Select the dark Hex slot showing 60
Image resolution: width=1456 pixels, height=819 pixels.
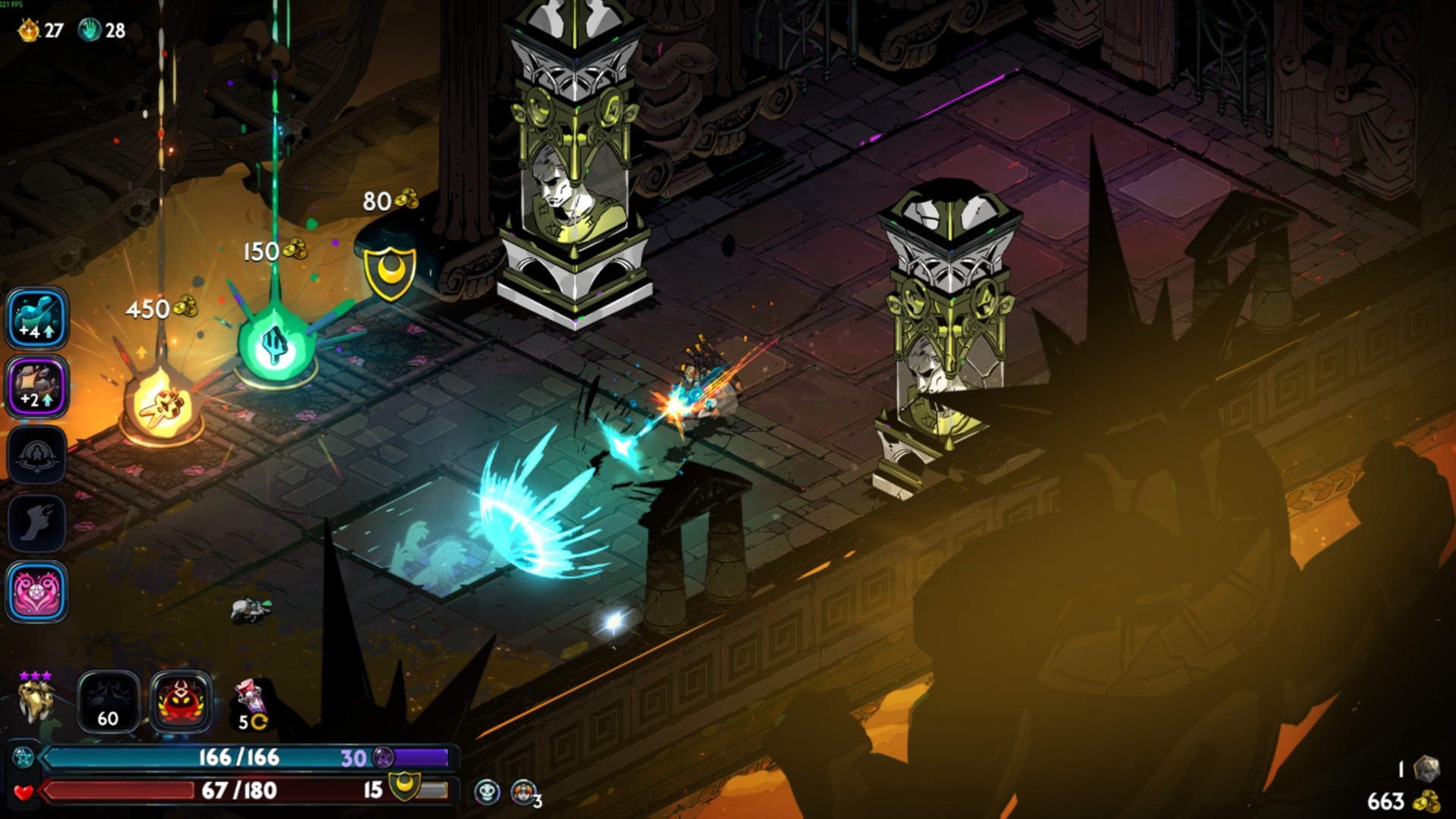coord(108,702)
